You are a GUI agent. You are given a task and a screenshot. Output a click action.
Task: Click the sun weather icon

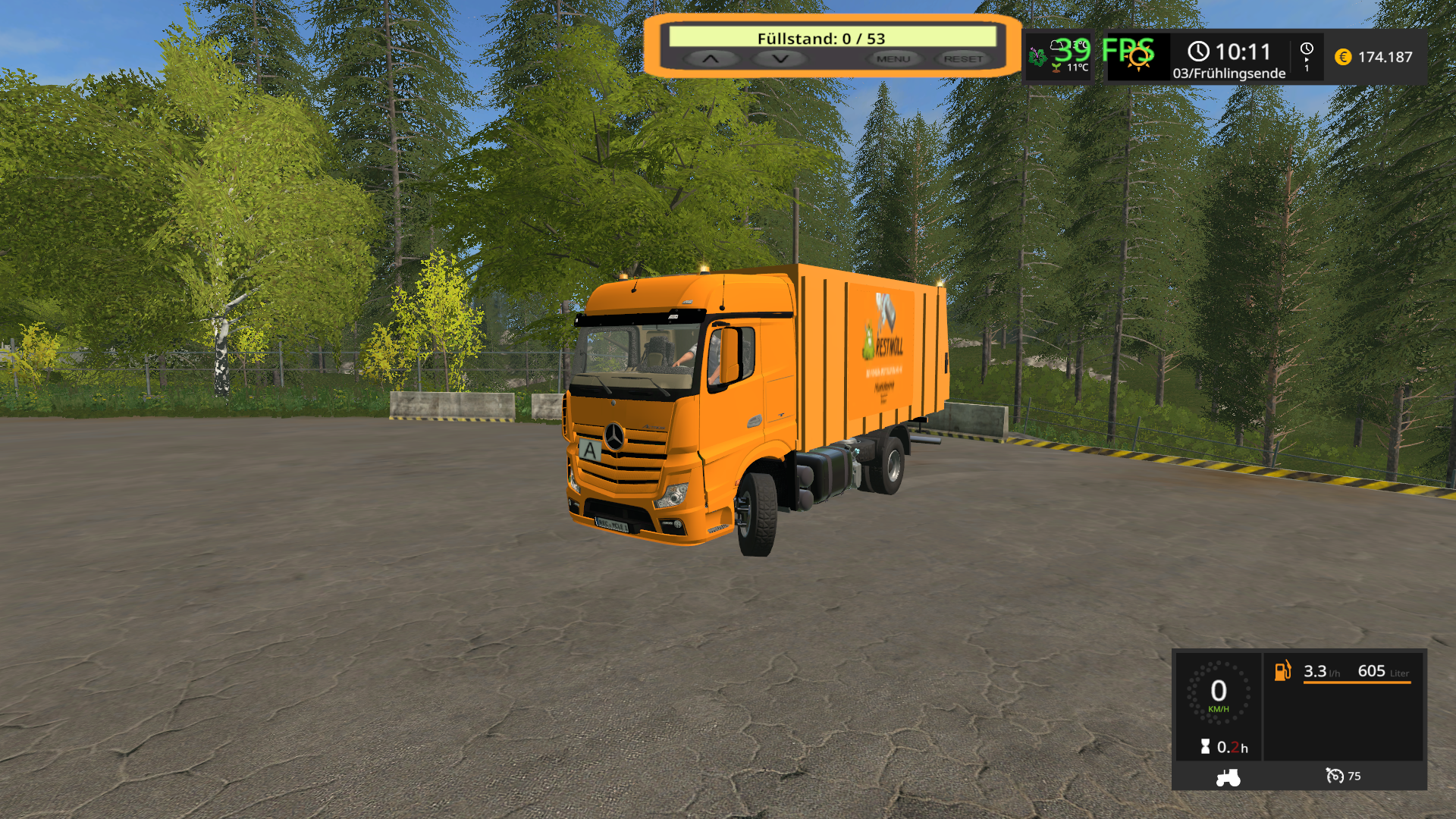[1138, 58]
